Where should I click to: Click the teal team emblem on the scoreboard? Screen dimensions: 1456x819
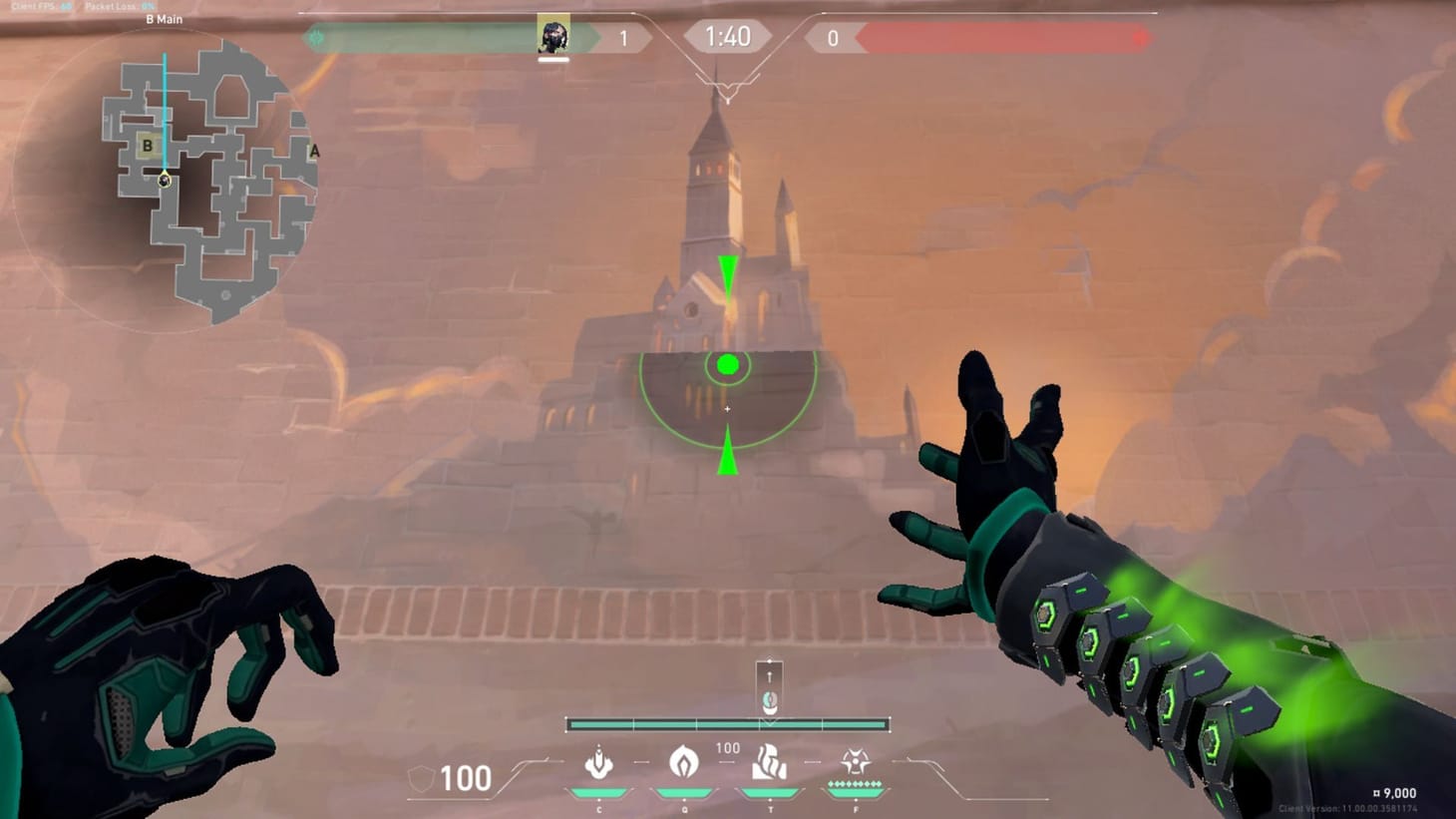pyautogui.click(x=317, y=36)
